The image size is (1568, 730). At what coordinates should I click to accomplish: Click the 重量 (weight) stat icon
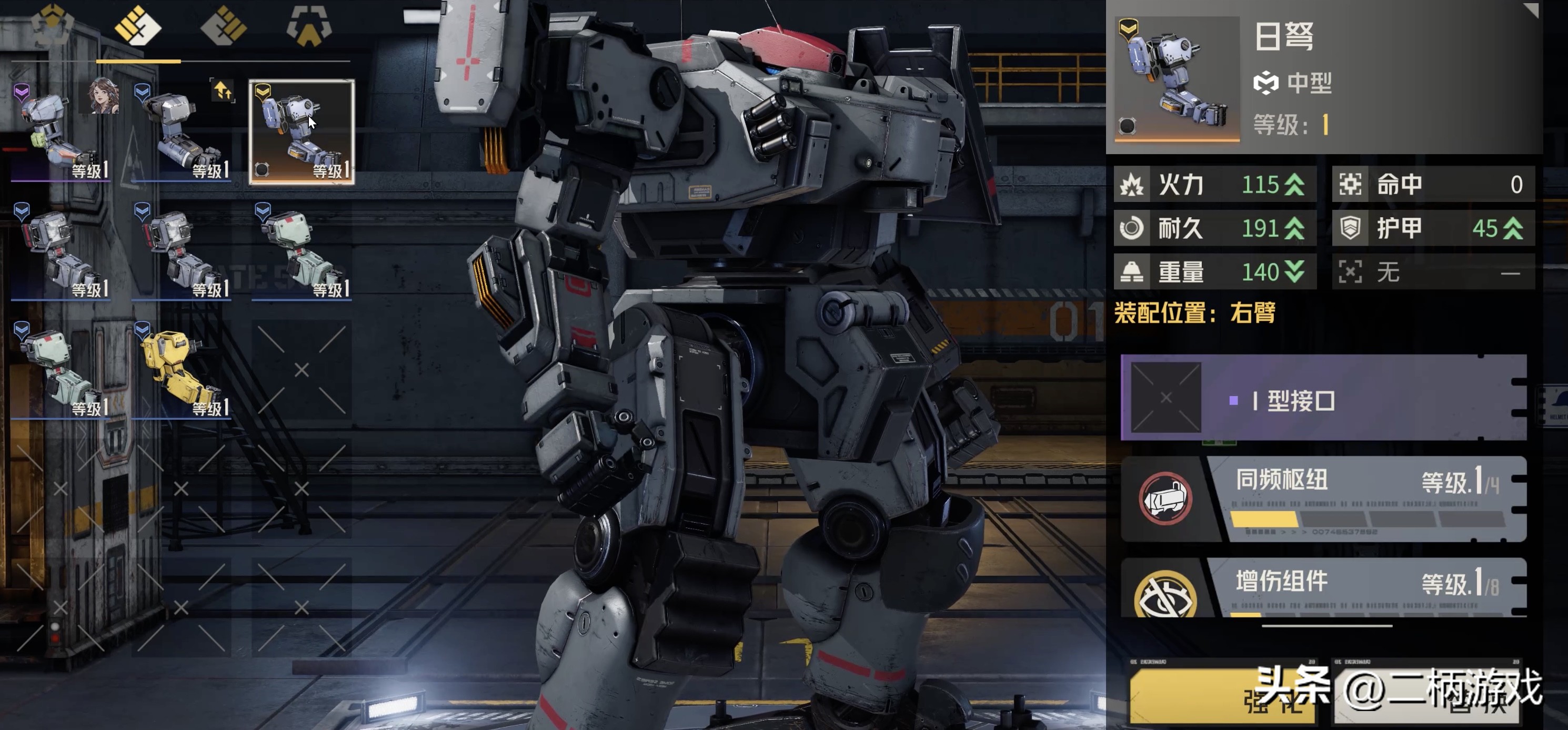point(1133,272)
